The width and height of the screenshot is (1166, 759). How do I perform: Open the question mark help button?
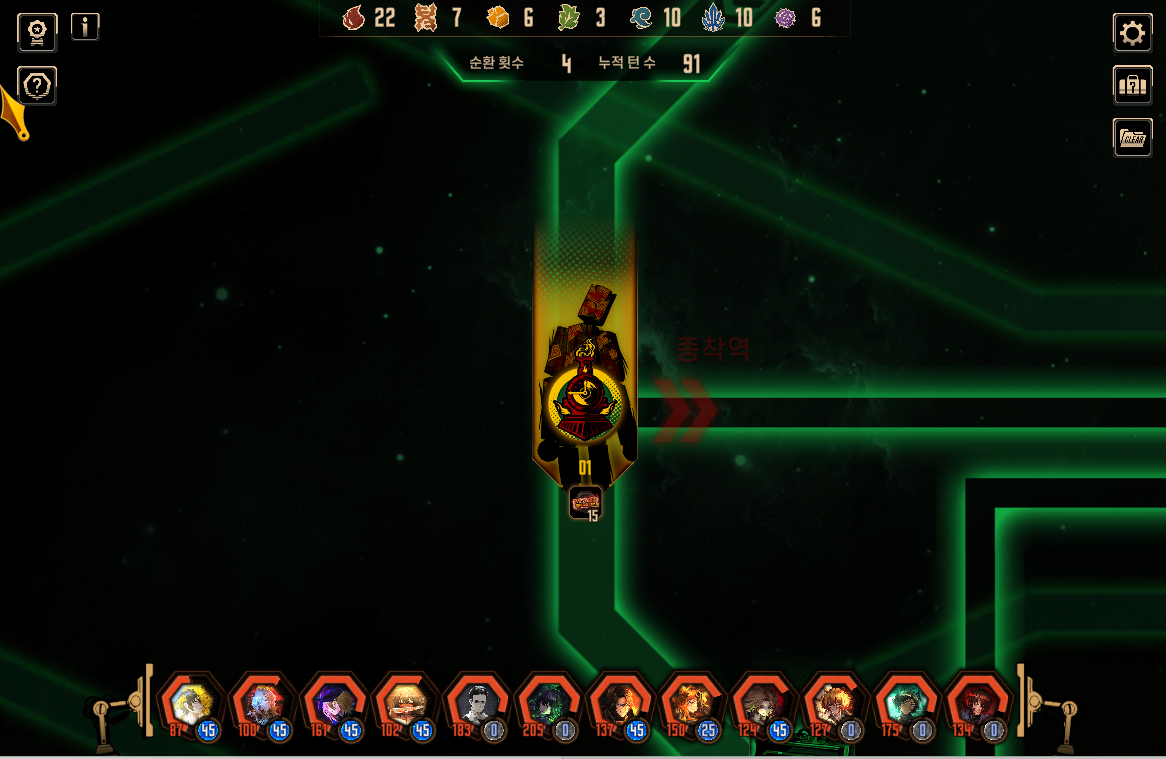pyautogui.click(x=37, y=86)
